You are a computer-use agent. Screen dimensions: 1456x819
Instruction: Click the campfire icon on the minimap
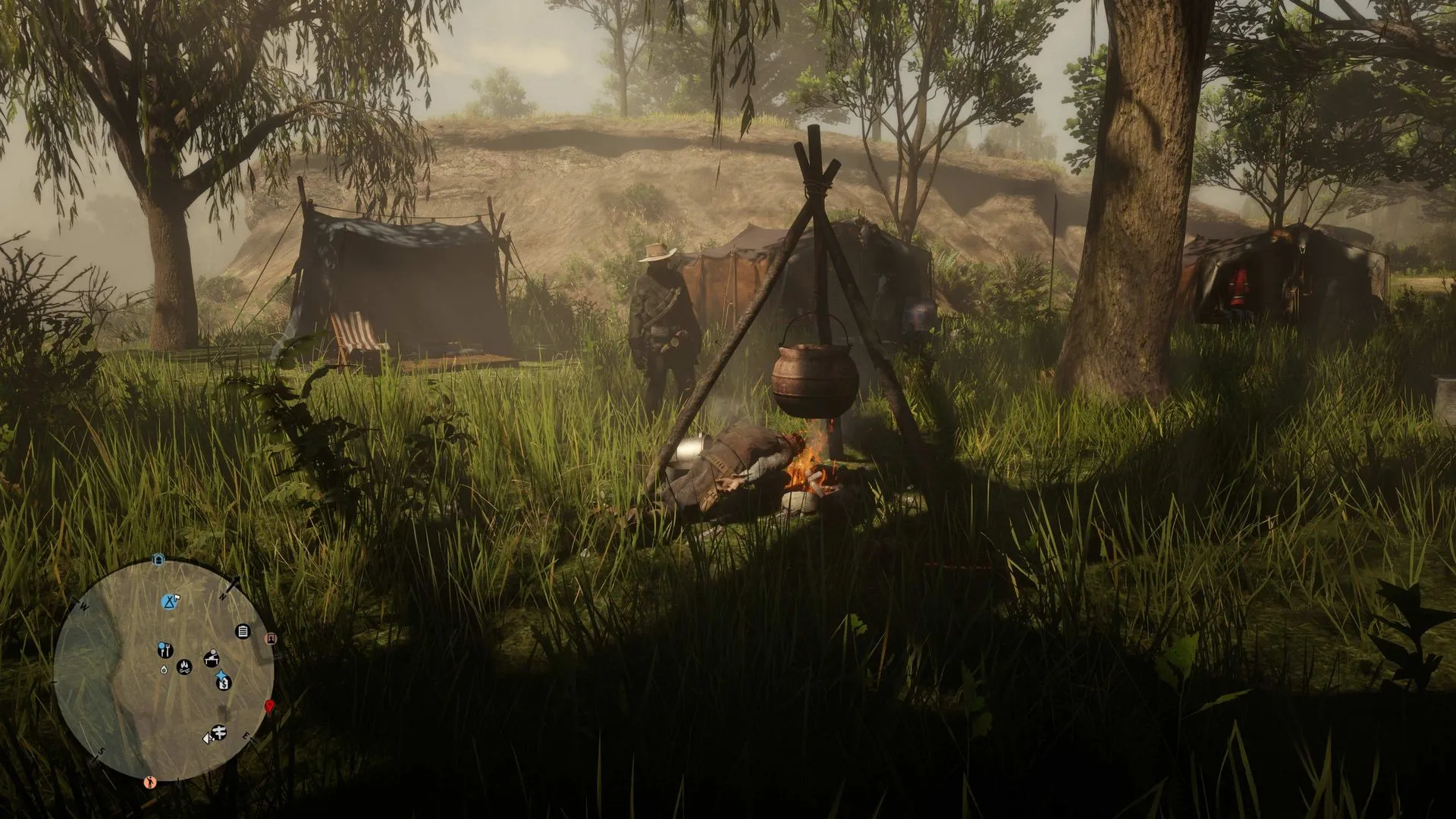pyautogui.click(x=184, y=667)
